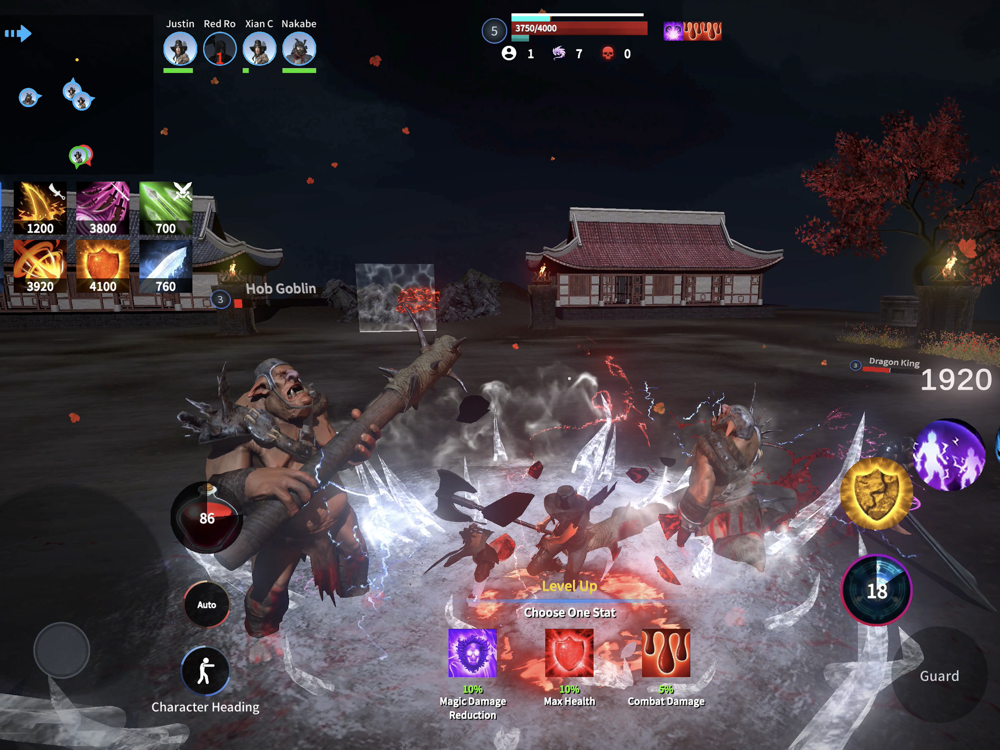Open the chat bubble icon
This screenshot has height=750, width=1000.
pyautogui.click(x=80, y=156)
